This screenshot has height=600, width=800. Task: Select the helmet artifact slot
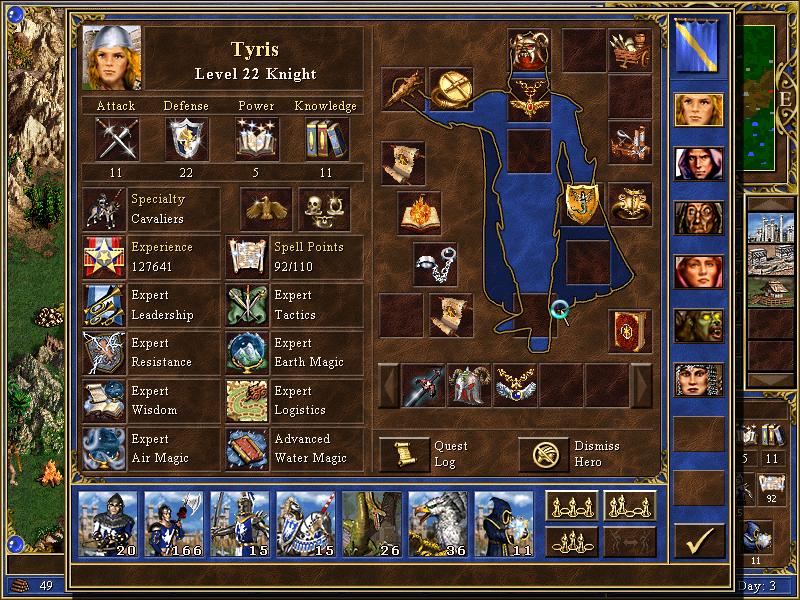(529, 49)
